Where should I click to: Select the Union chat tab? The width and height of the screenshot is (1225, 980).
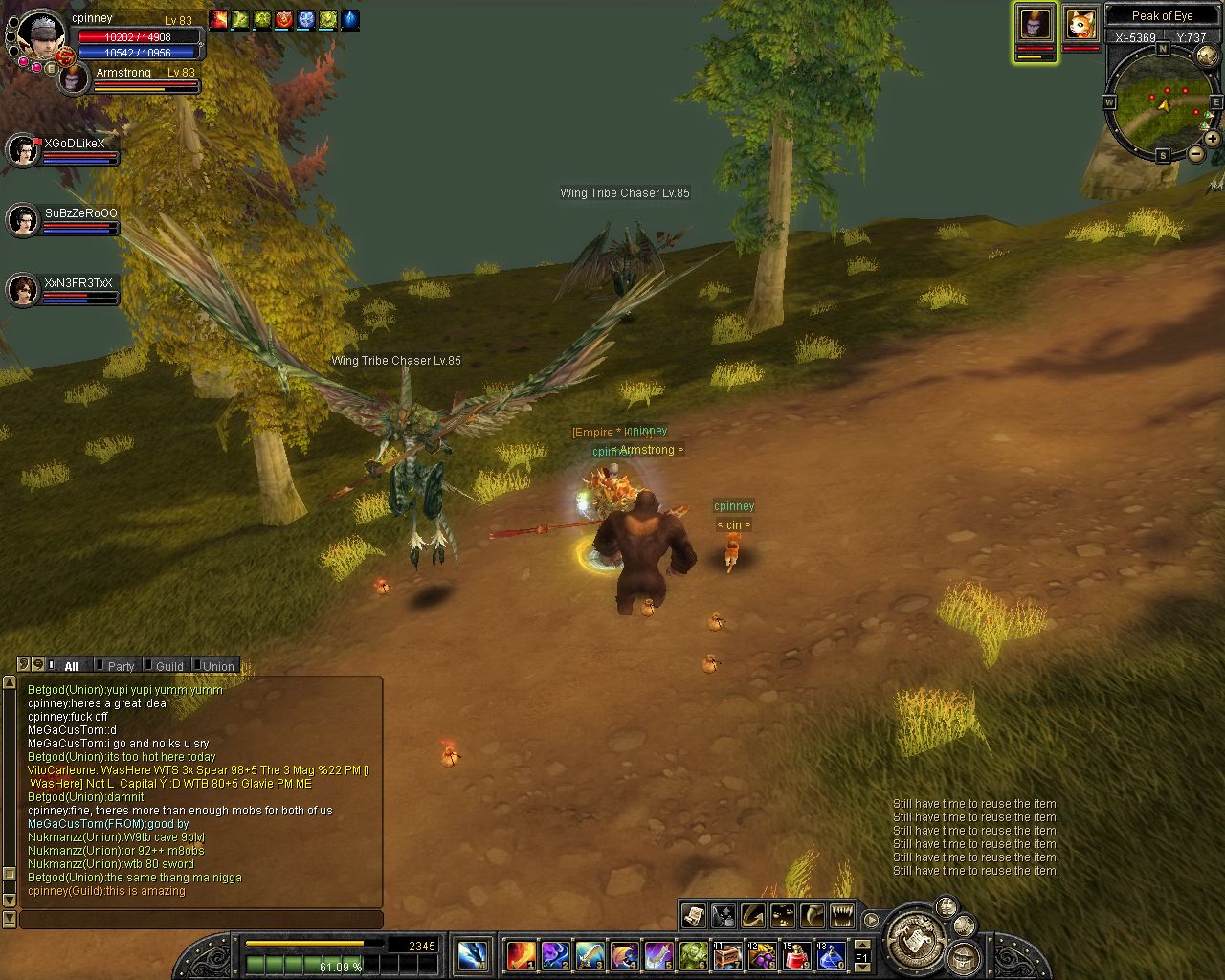217,666
